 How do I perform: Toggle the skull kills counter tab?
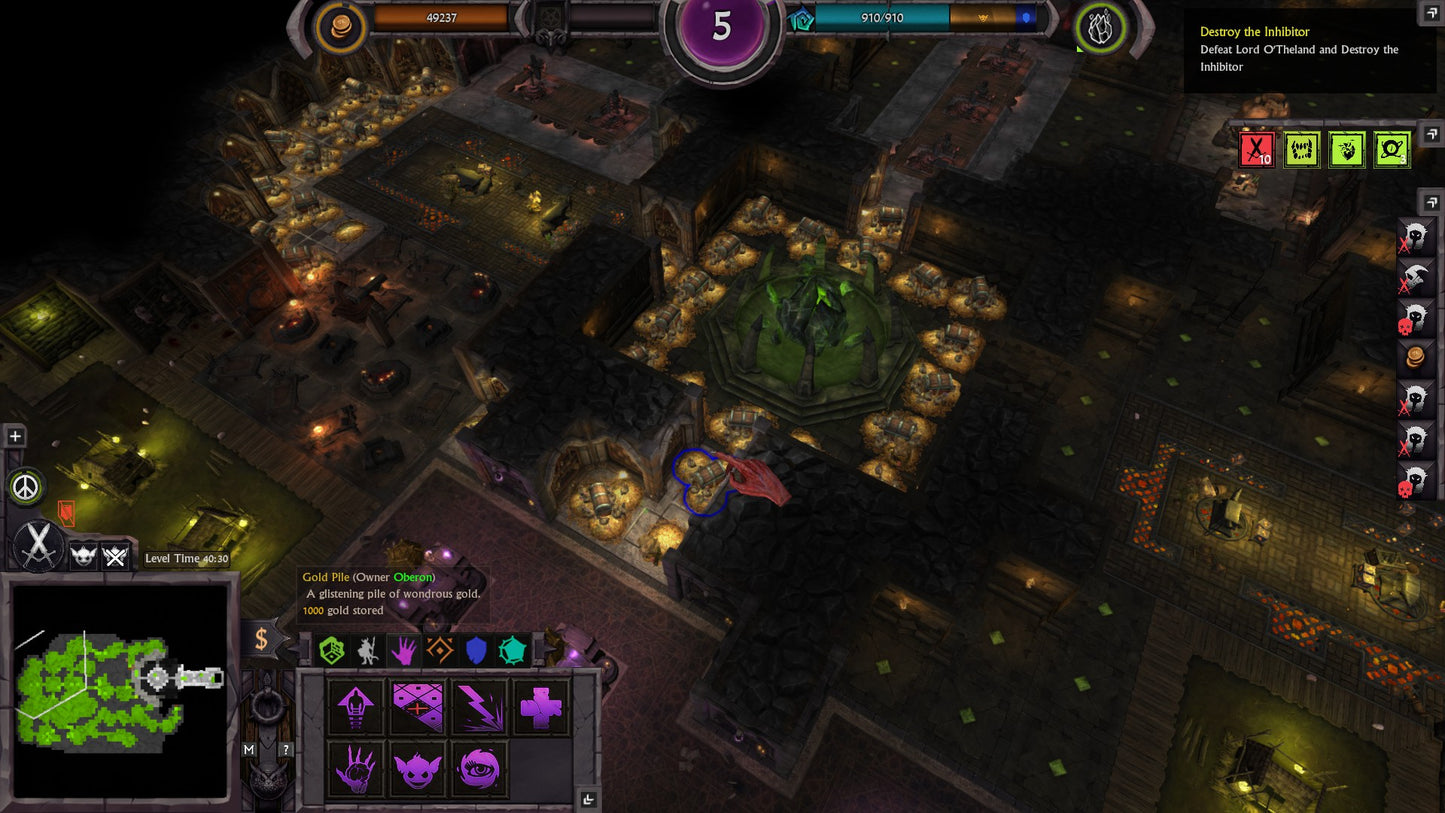[x=83, y=556]
